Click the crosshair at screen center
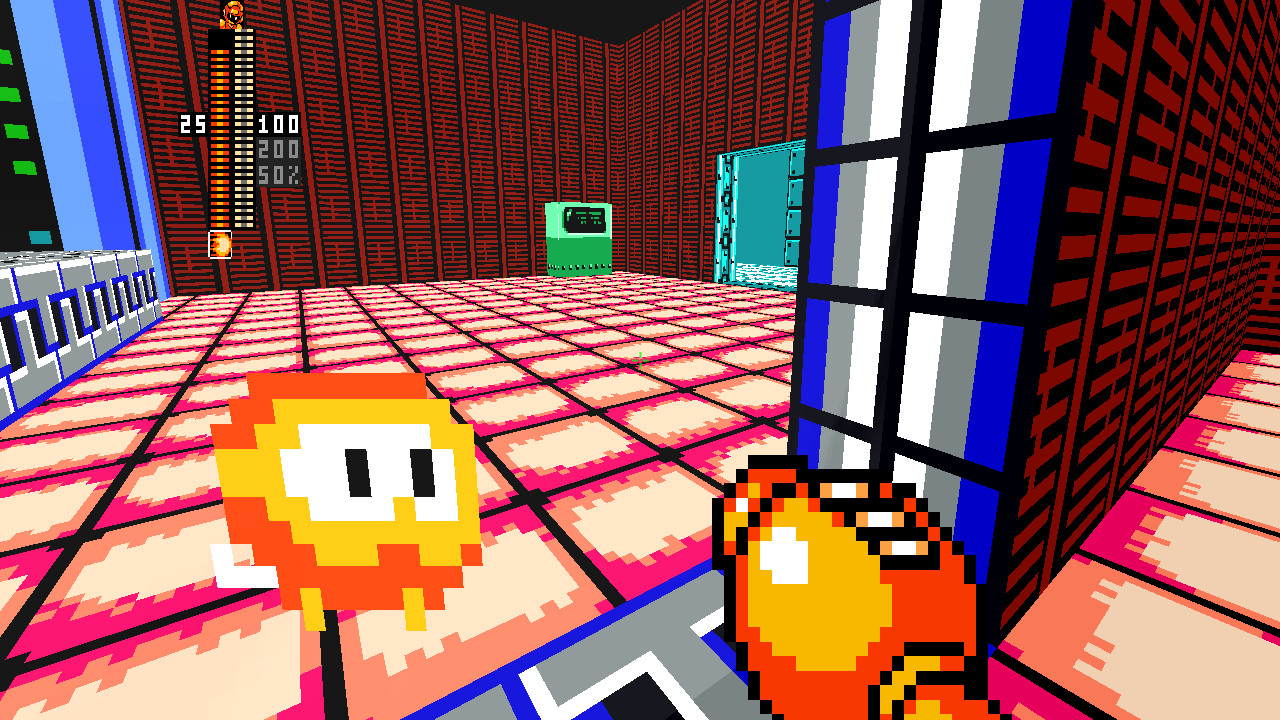The height and width of the screenshot is (720, 1280). (x=640, y=360)
